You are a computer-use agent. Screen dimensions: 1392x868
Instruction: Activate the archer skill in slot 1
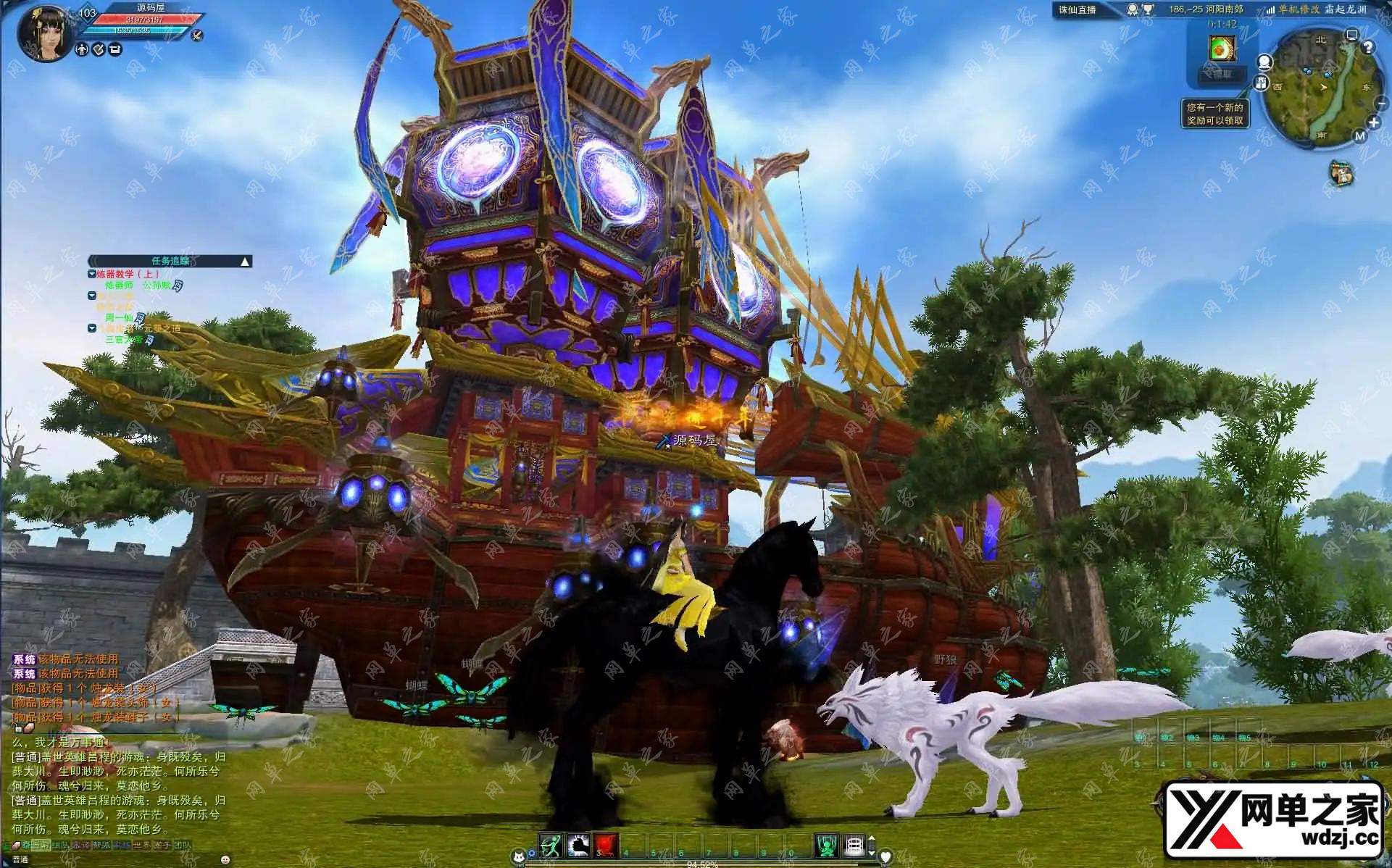pyautogui.click(x=551, y=845)
